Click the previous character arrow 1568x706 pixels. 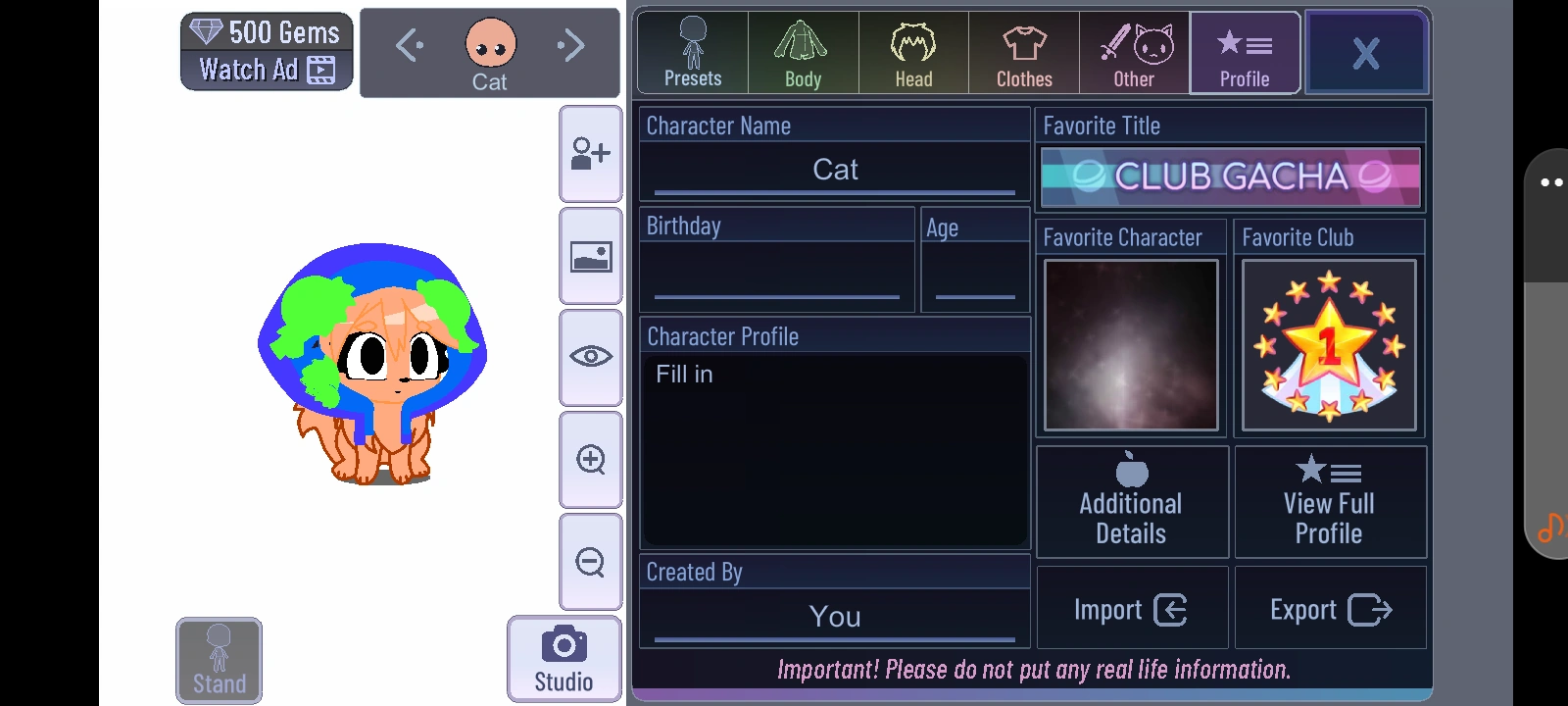[x=409, y=44]
